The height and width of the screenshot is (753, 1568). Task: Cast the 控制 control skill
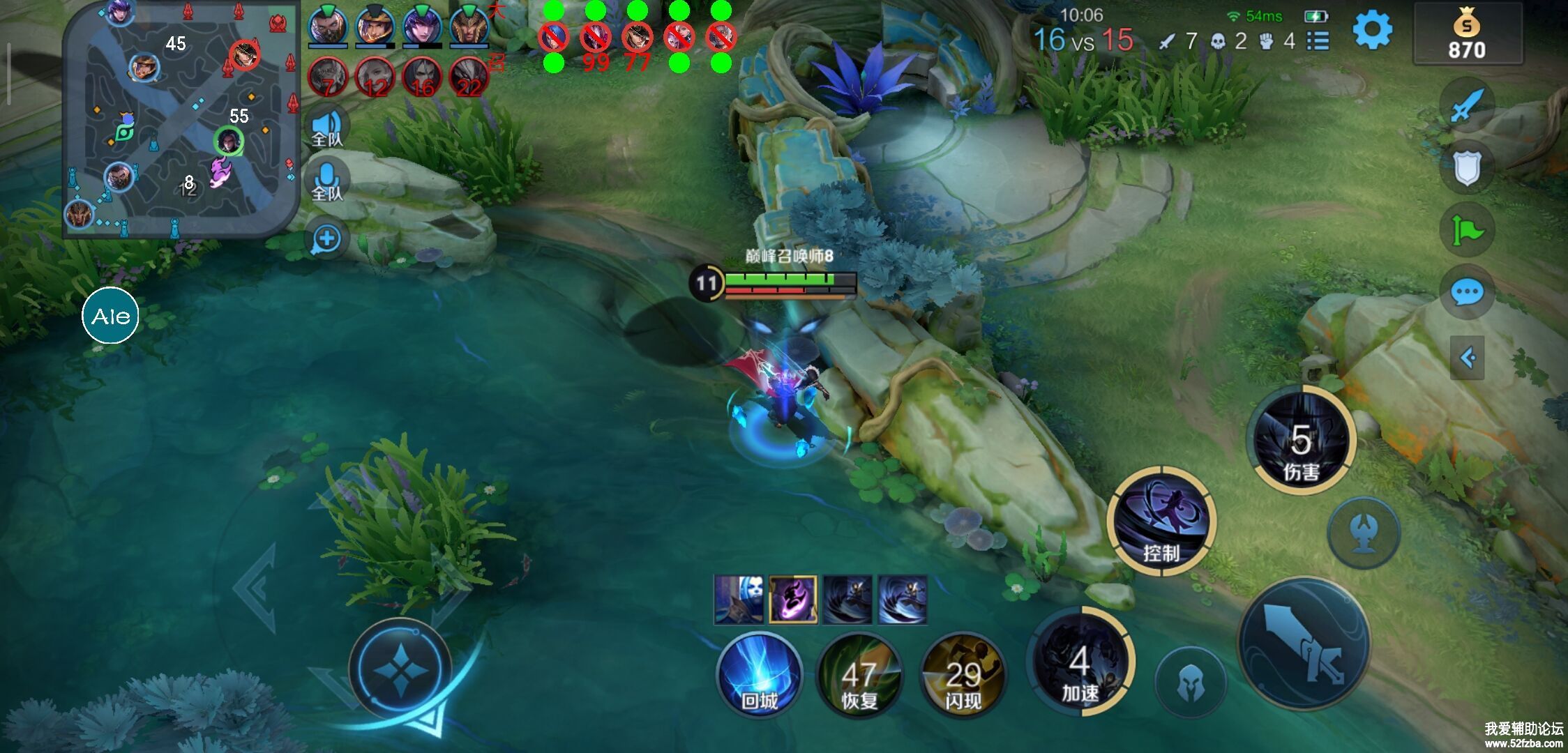1161,522
